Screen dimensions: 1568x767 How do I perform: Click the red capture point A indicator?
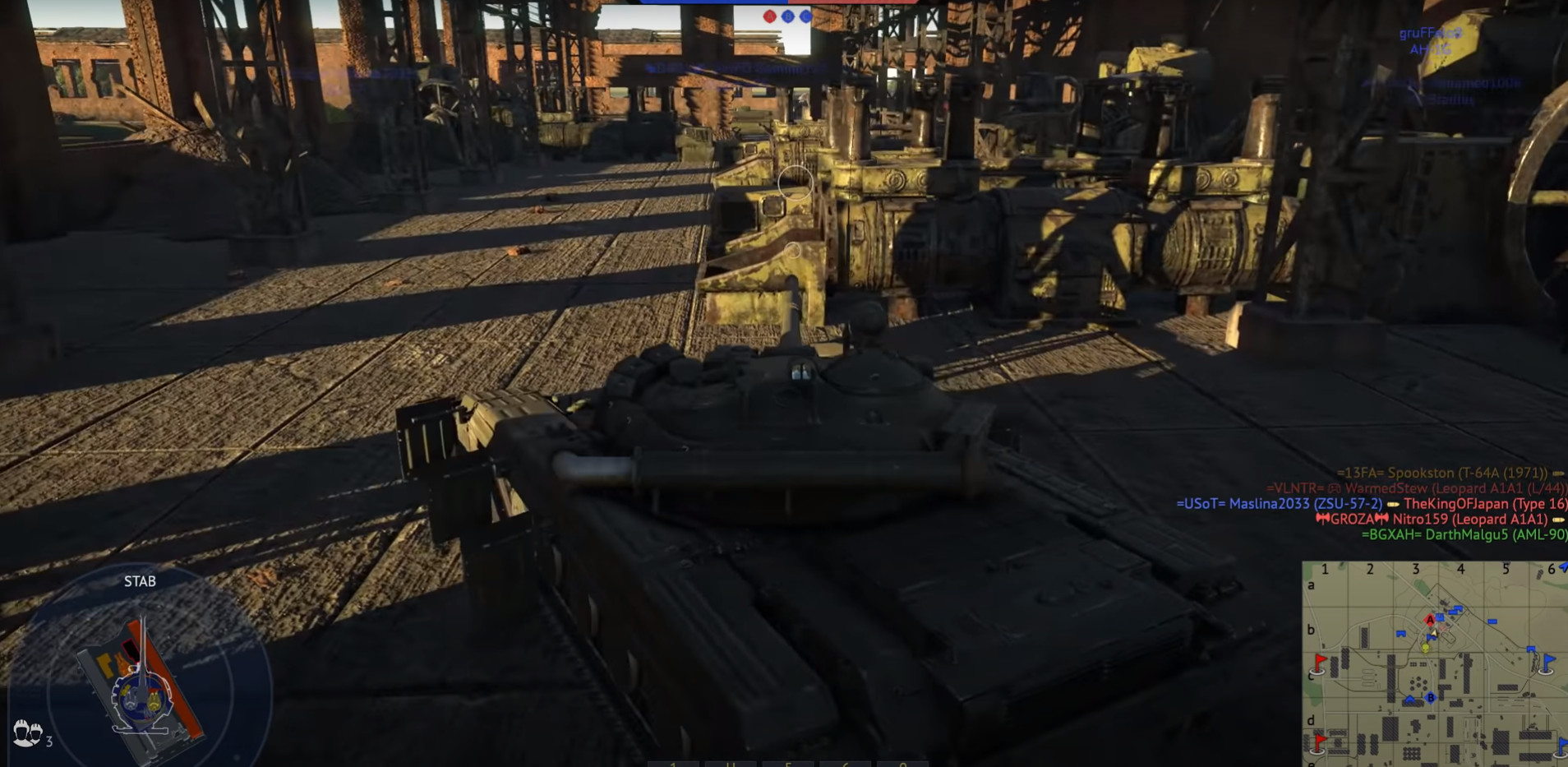pyautogui.click(x=769, y=16)
